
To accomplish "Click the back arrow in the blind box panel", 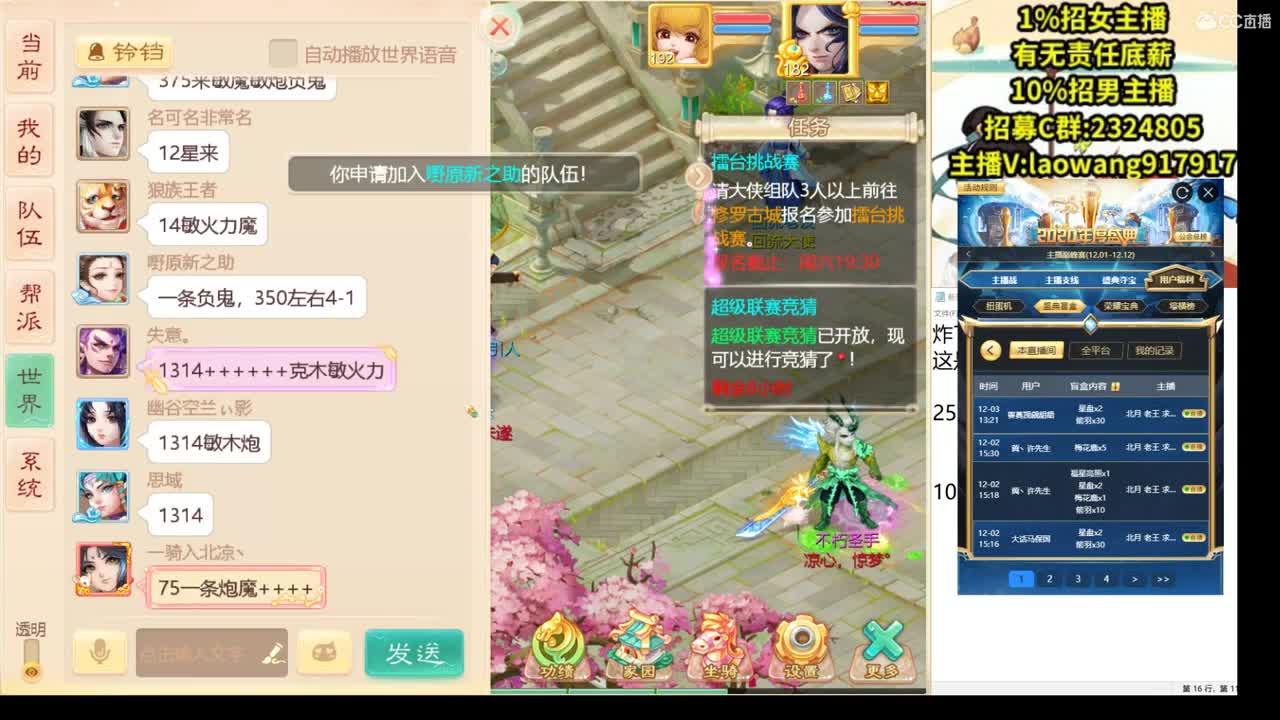I will coord(990,350).
